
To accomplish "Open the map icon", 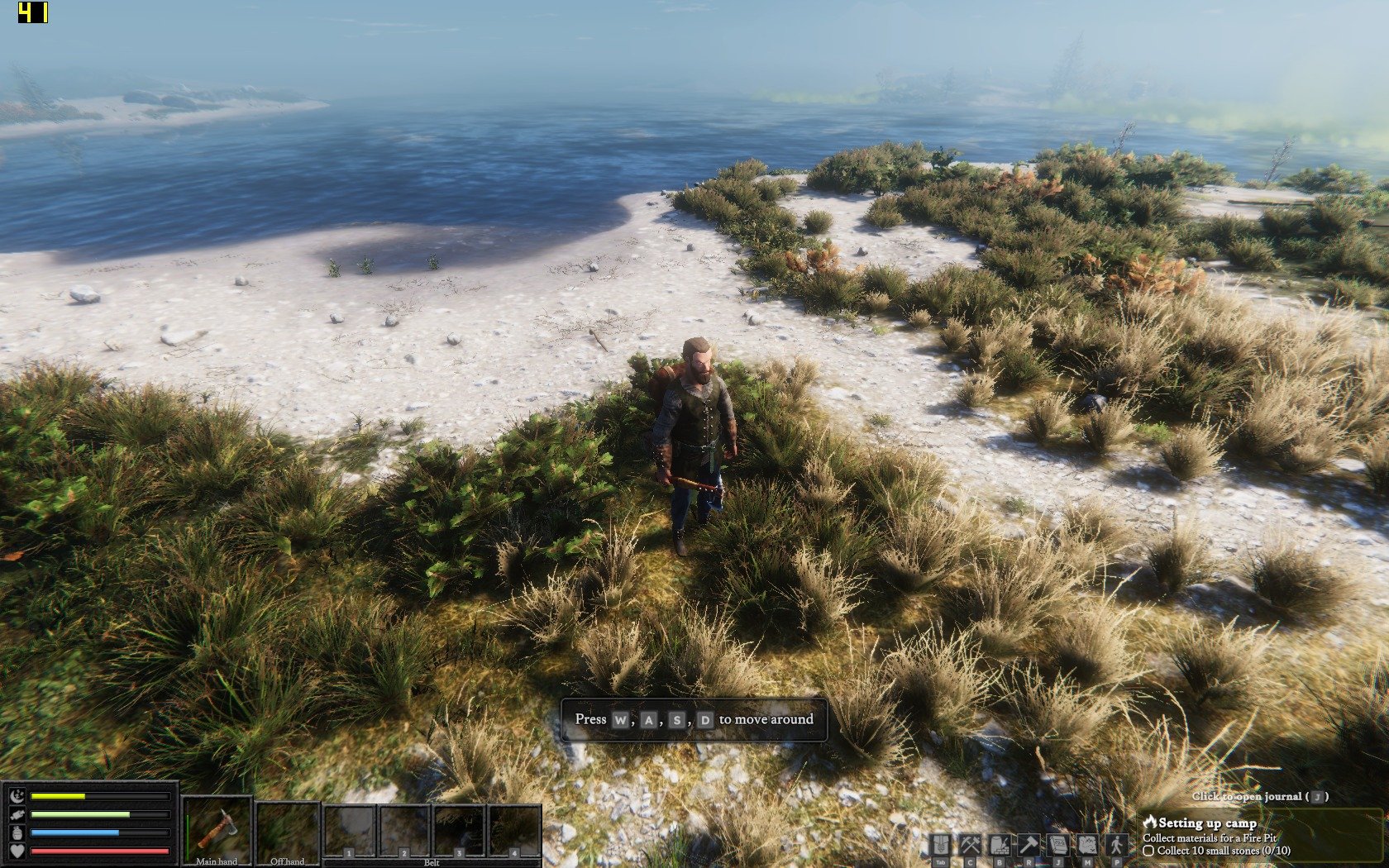I will [1087, 845].
